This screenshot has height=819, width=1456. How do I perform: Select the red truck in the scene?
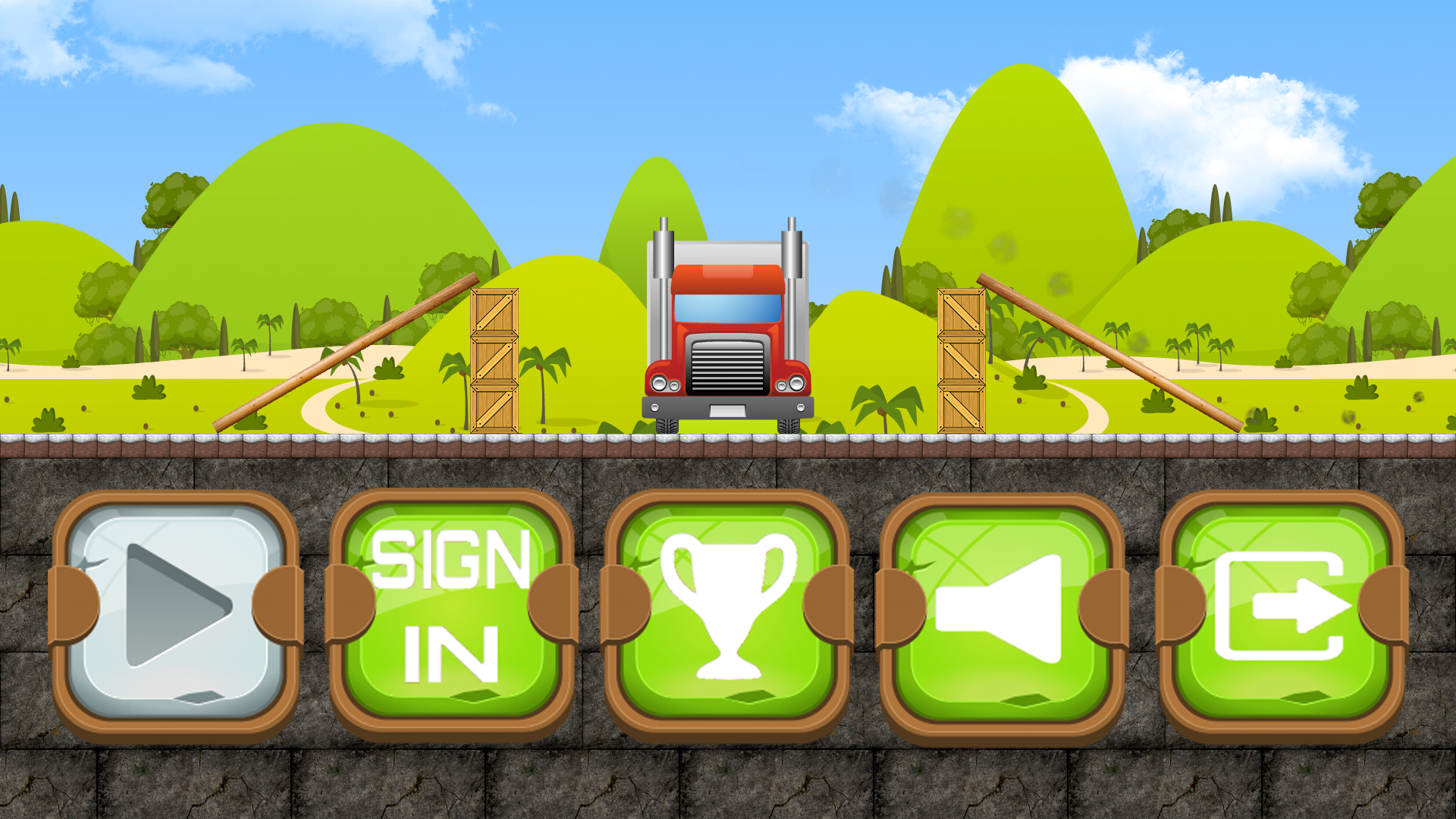pyautogui.click(x=728, y=334)
